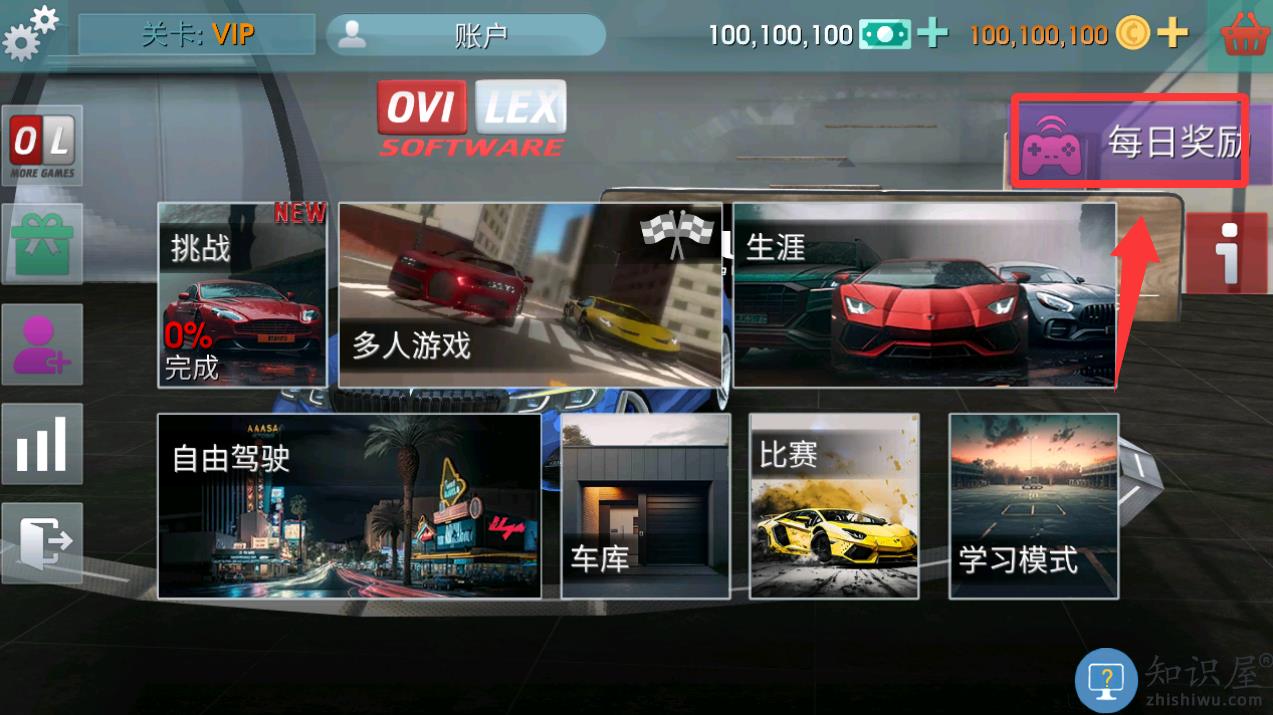The image size is (1273, 715).
Task: Select the 比赛 race tile
Action: click(834, 506)
